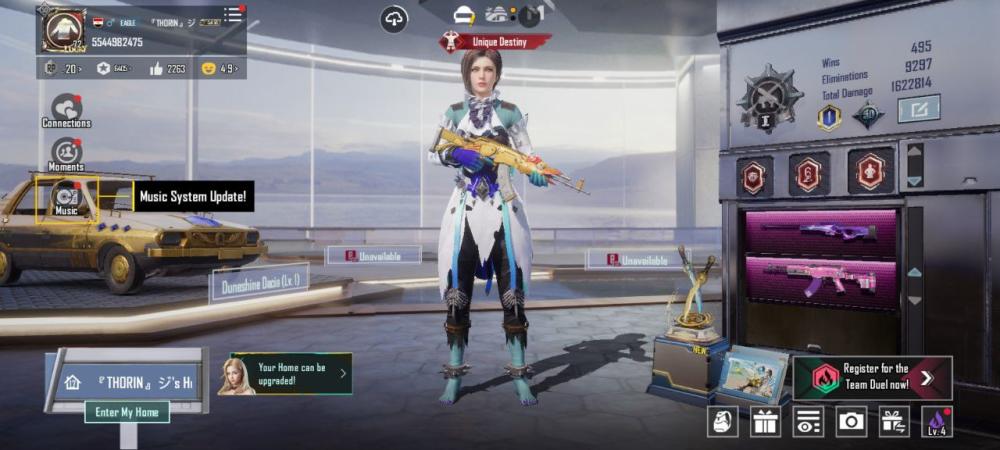Open the Music system
This screenshot has height=450, width=1000.
tap(66, 197)
